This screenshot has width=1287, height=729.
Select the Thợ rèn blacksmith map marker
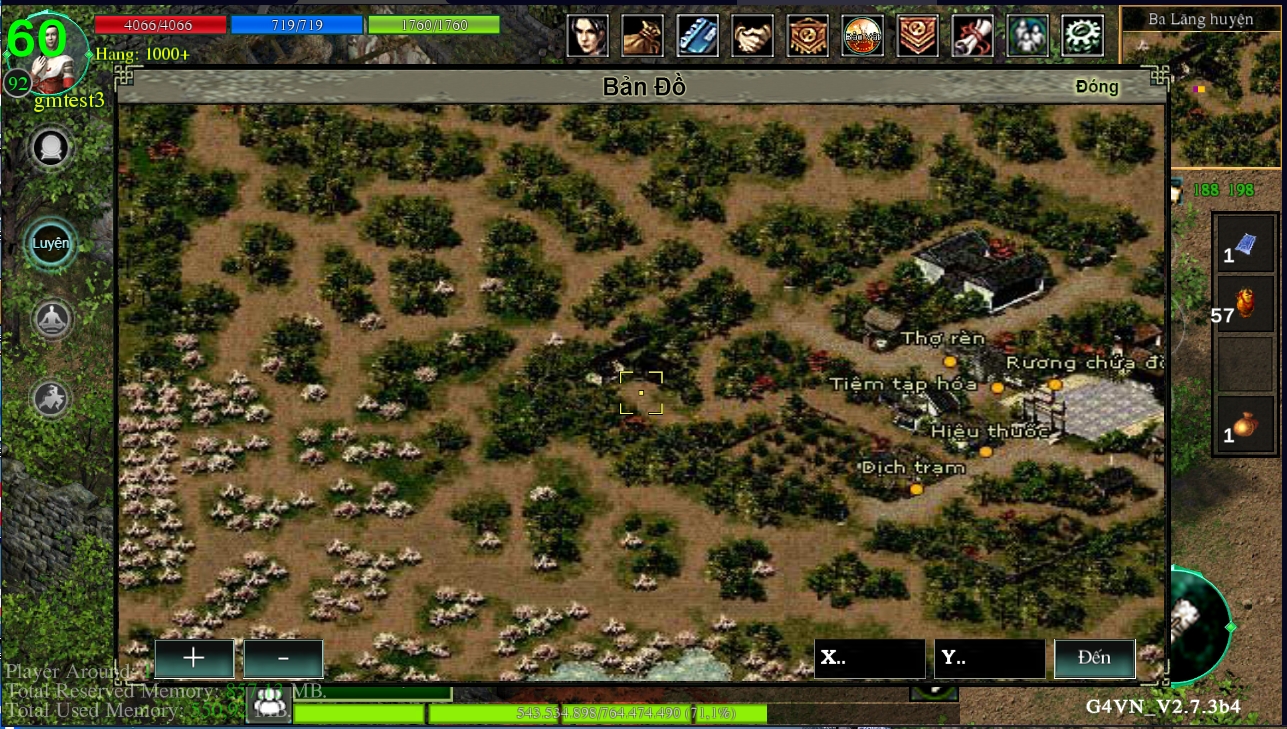pos(949,360)
